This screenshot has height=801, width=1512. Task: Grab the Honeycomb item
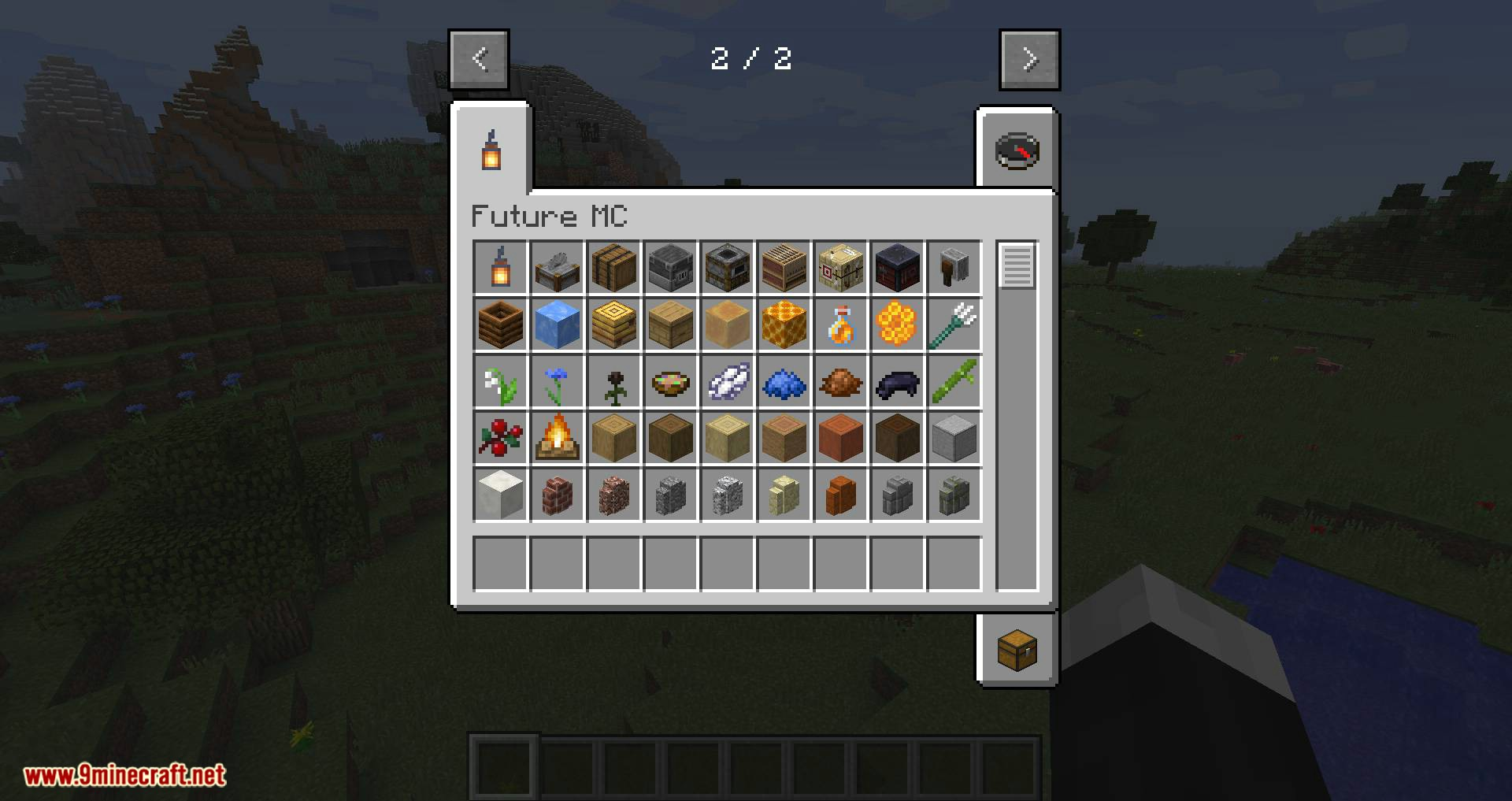point(898,324)
